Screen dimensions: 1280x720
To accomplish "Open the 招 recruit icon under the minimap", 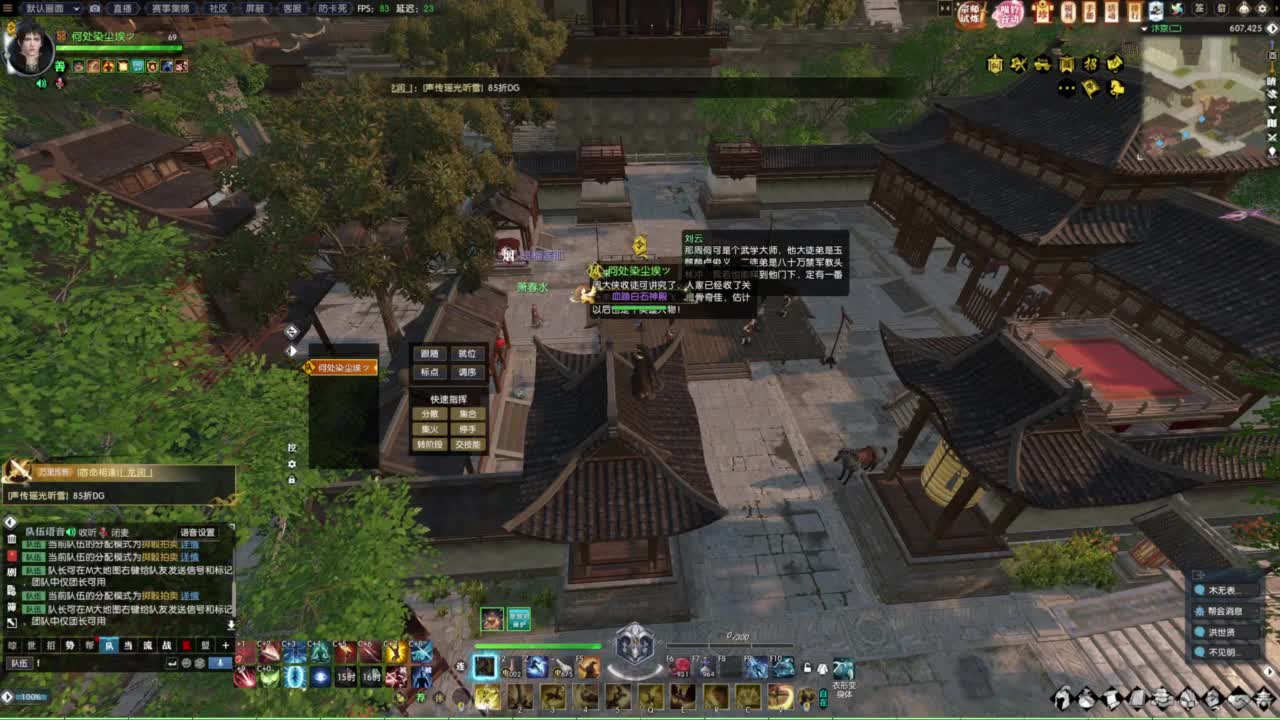I will 1092,64.
